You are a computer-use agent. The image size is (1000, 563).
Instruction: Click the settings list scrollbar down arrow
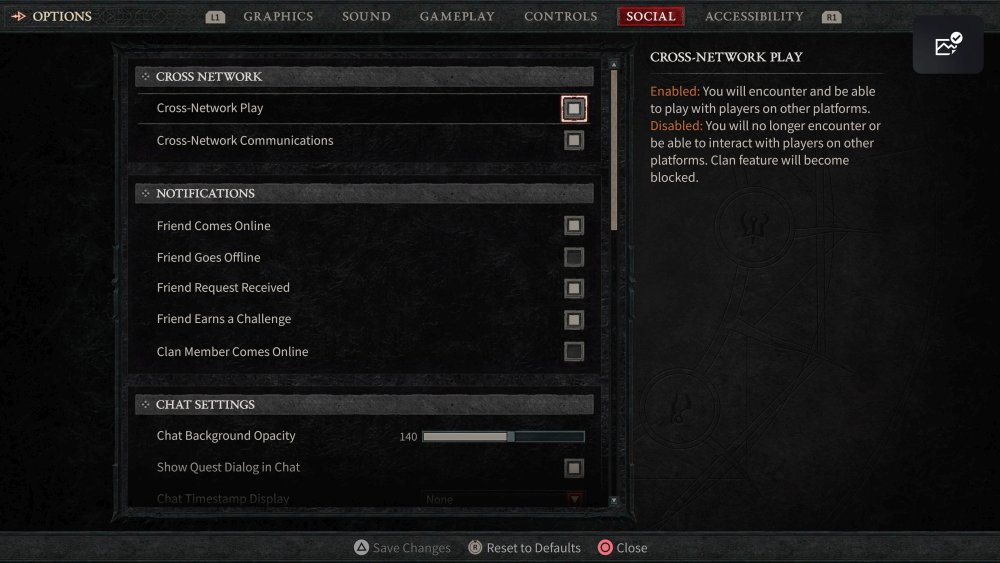pos(614,500)
